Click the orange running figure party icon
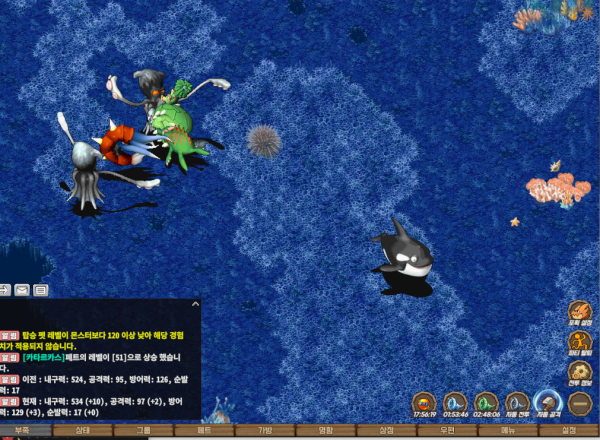 click(580, 343)
